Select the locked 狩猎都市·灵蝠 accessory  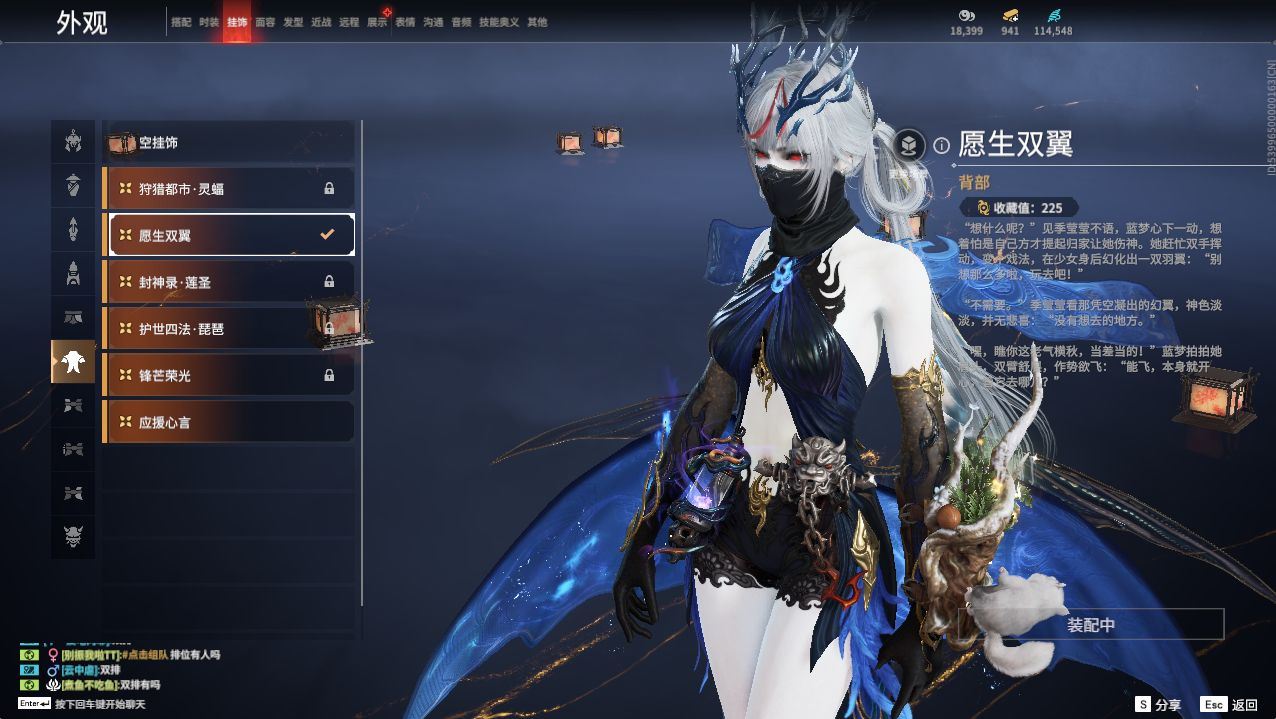[x=229, y=188]
